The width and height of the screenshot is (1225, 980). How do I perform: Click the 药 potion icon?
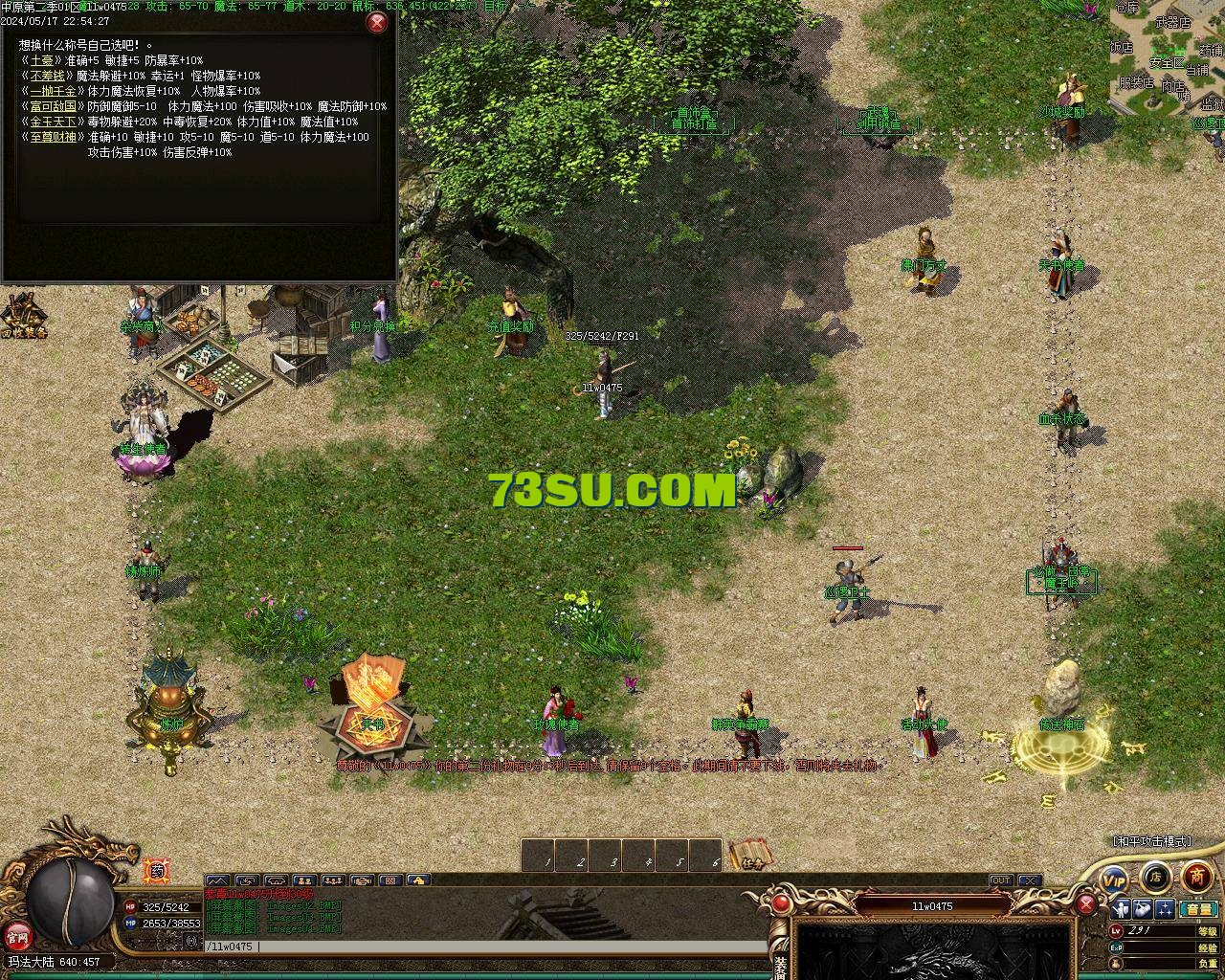[x=155, y=871]
